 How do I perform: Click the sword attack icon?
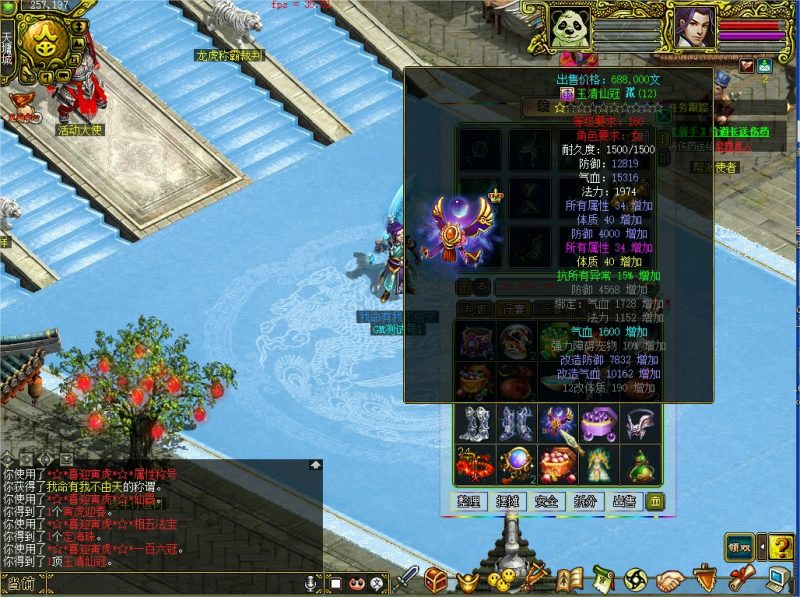(x=407, y=578)
